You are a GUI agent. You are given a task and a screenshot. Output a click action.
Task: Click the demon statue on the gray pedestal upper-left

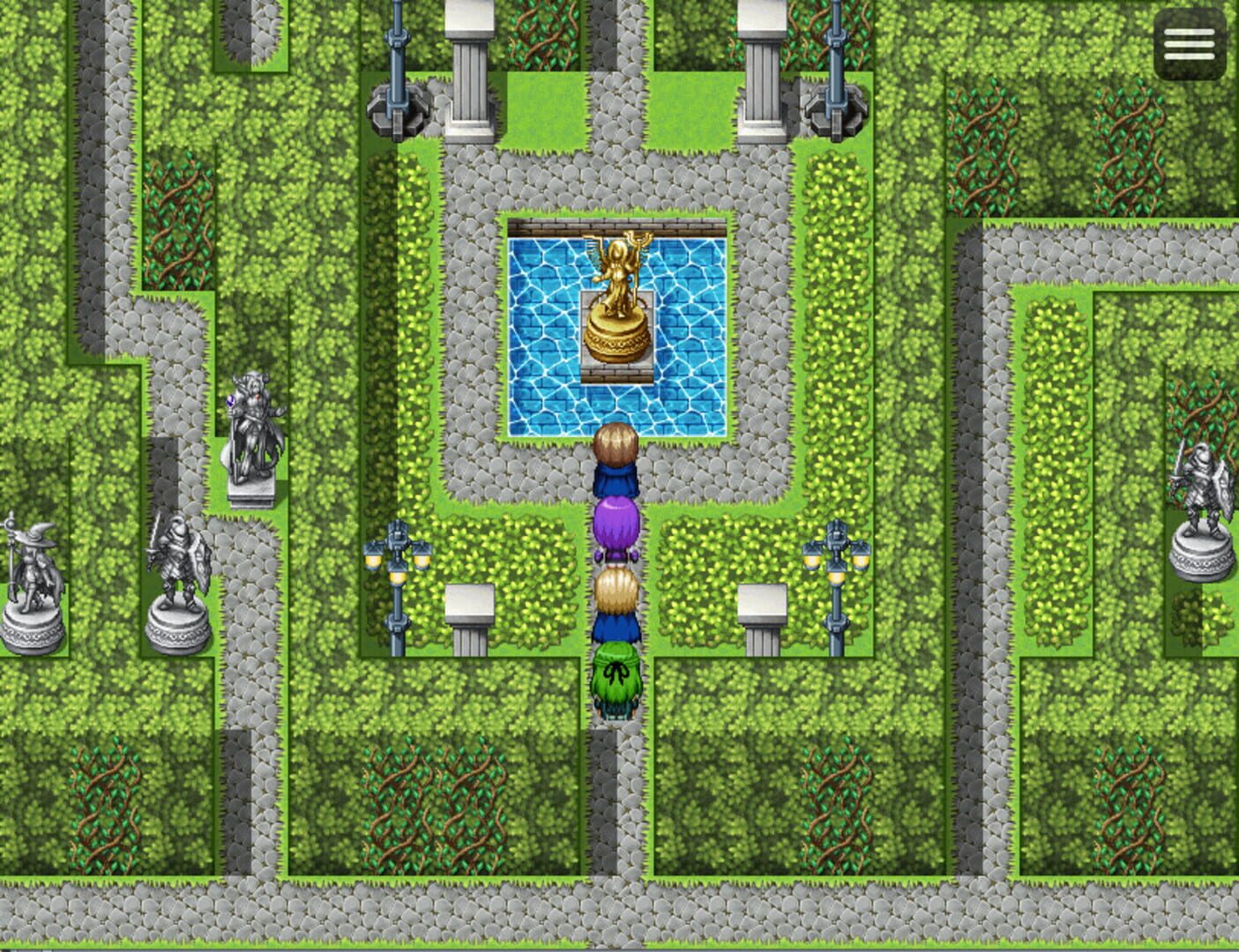(253, 423)
